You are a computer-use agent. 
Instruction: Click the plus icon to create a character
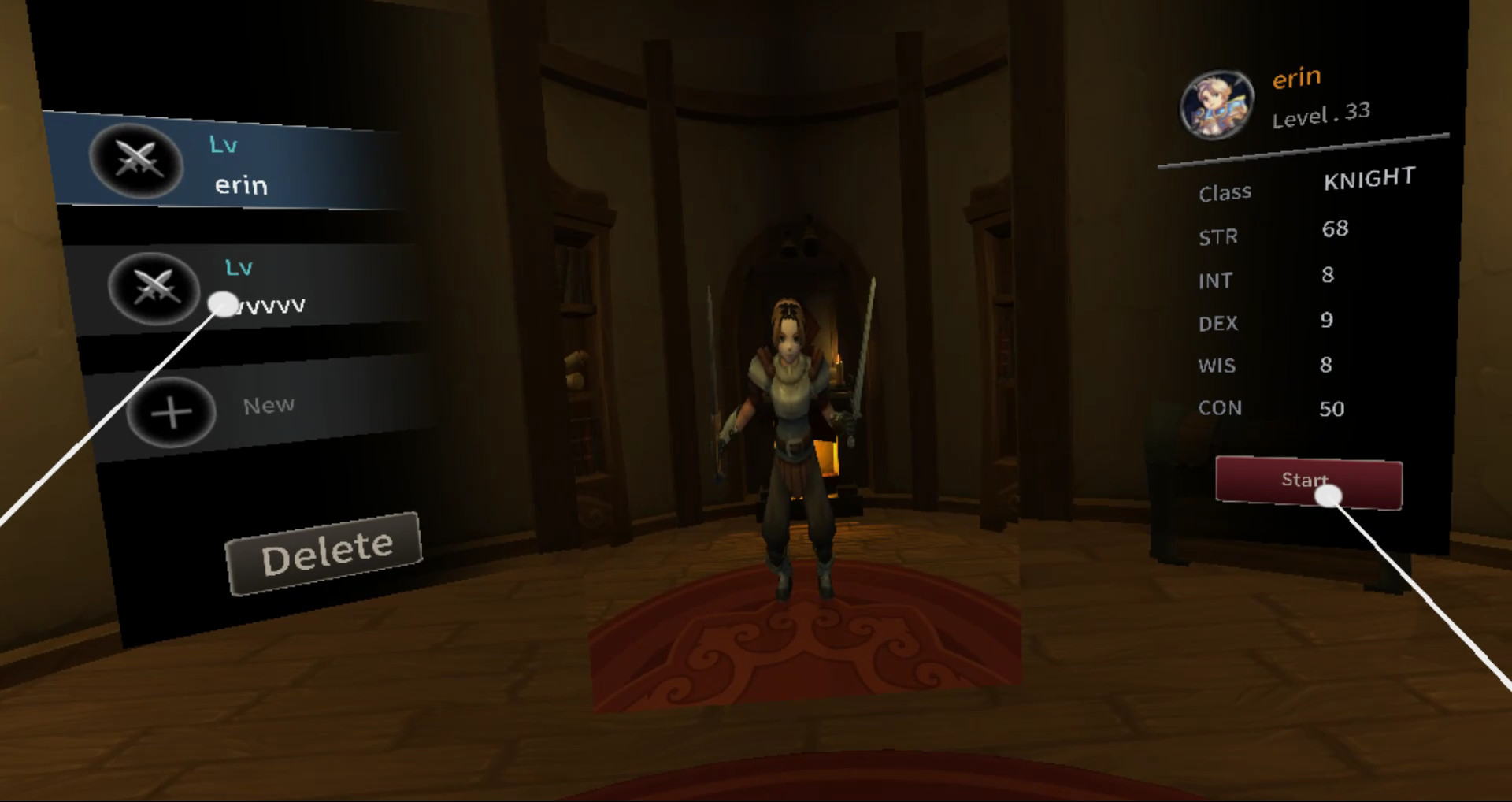pos(172,412)
